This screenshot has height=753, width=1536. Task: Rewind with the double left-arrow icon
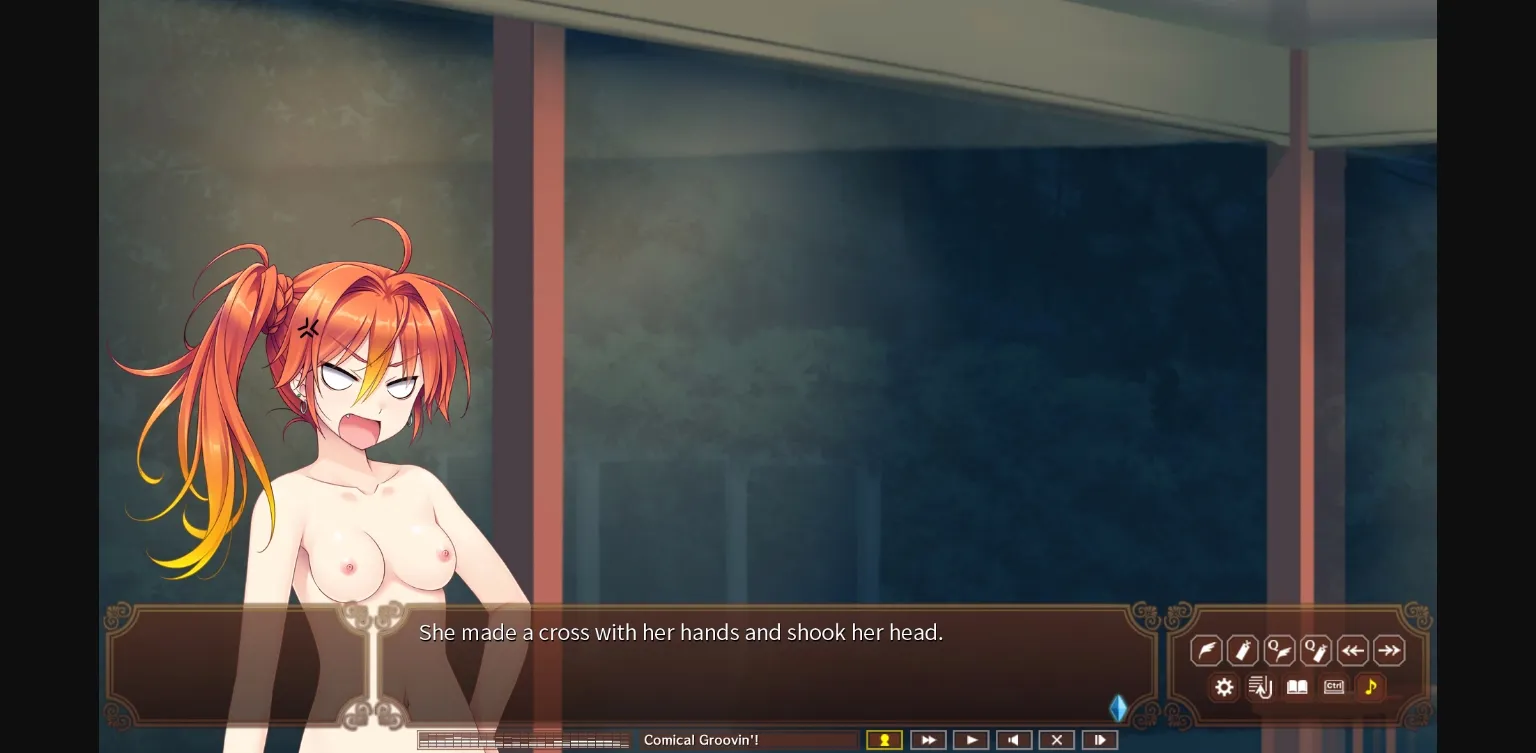1353,650
